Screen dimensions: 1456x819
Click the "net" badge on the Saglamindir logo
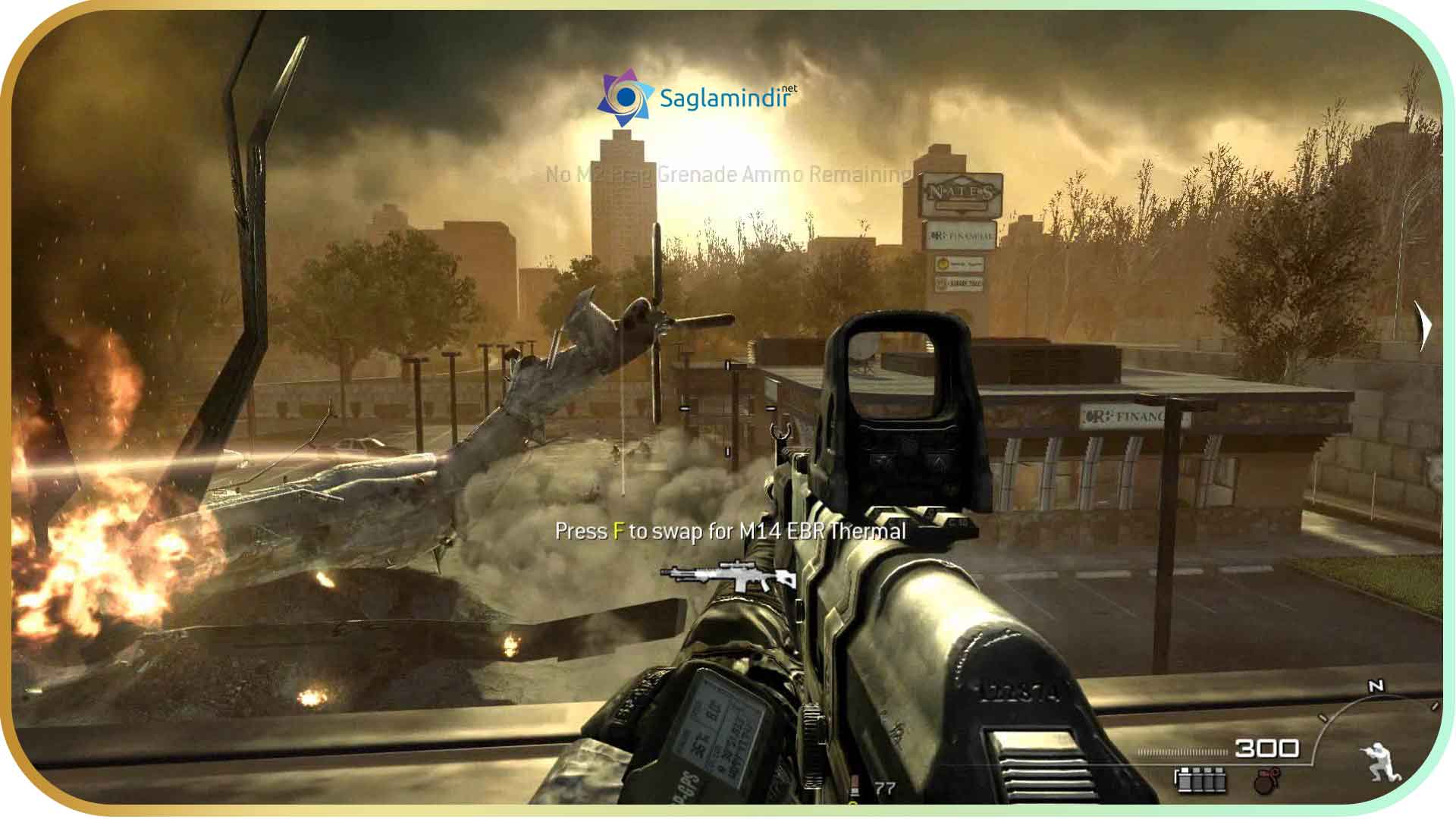(789, 89)
